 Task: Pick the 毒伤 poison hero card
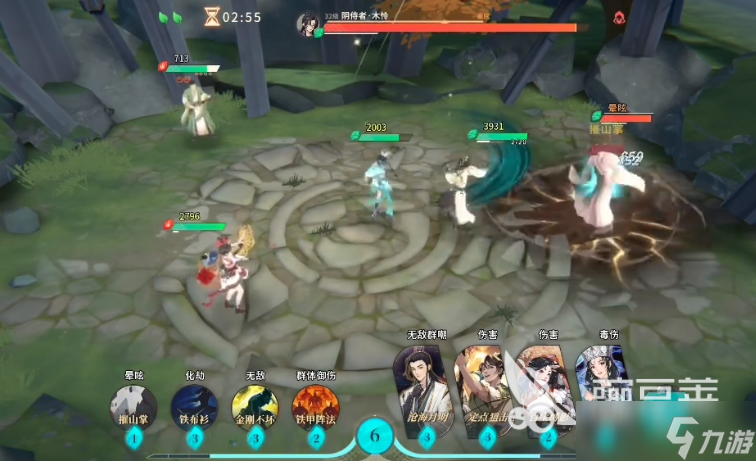[606, 380]
